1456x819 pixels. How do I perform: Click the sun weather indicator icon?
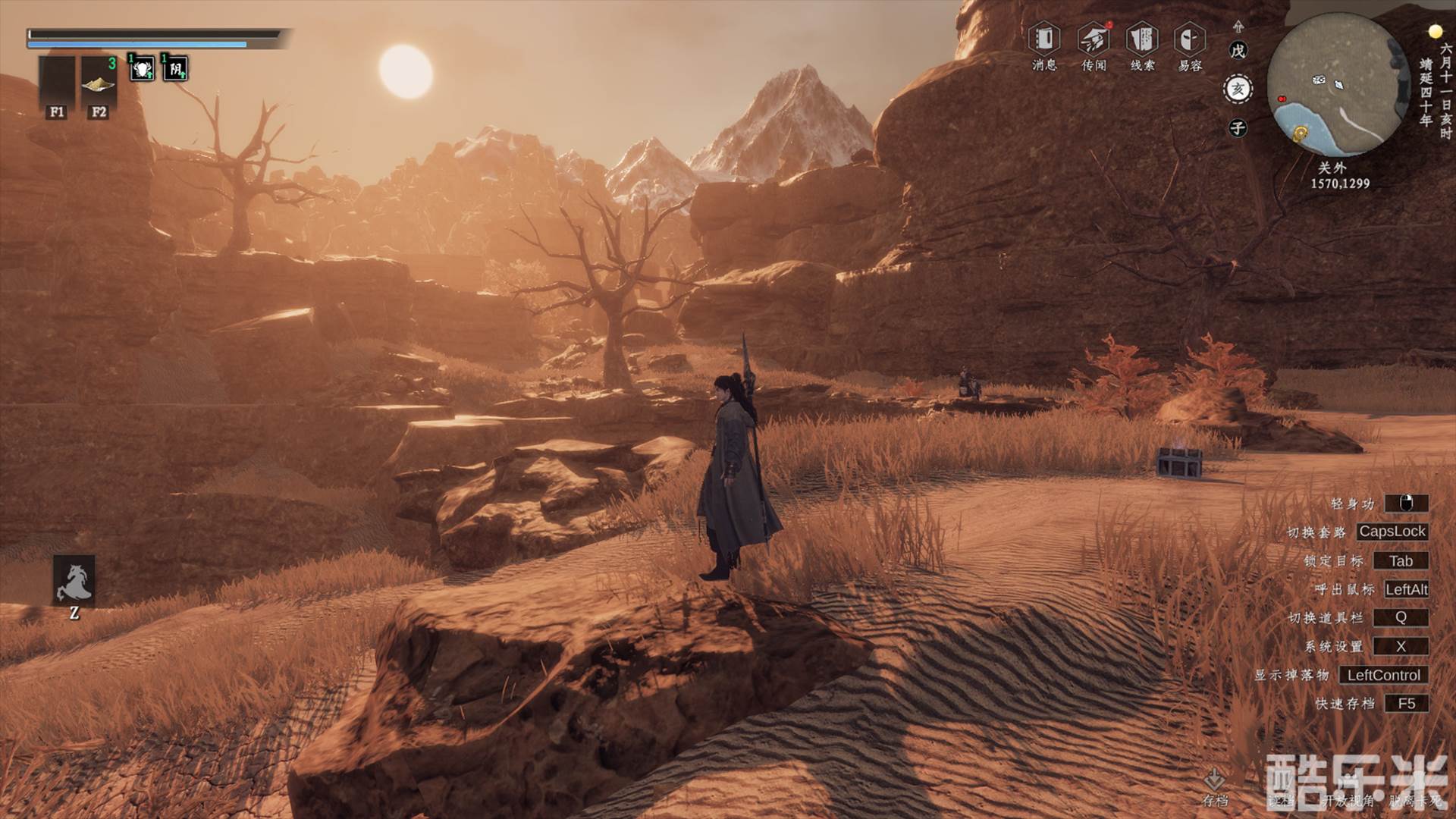pos(1435,32)
